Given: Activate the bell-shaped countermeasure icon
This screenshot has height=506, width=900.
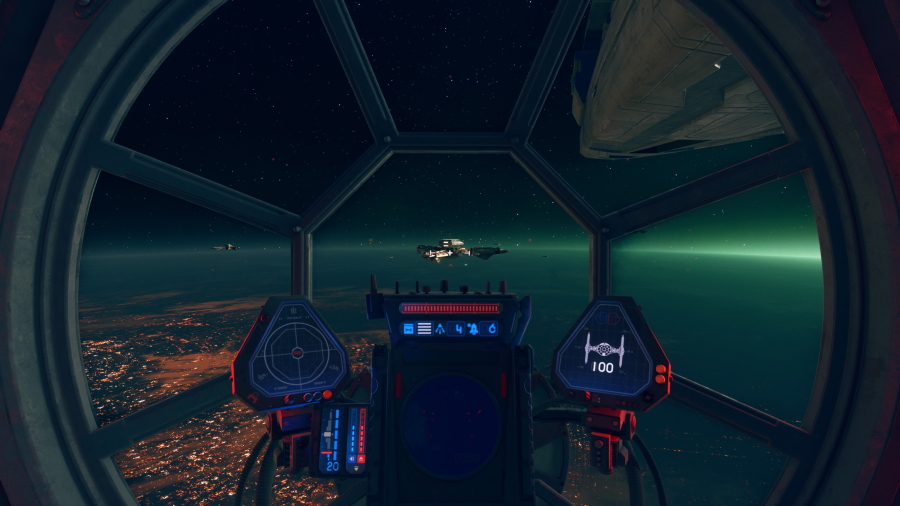Looking at the screenshot, I should click(472, 328).
